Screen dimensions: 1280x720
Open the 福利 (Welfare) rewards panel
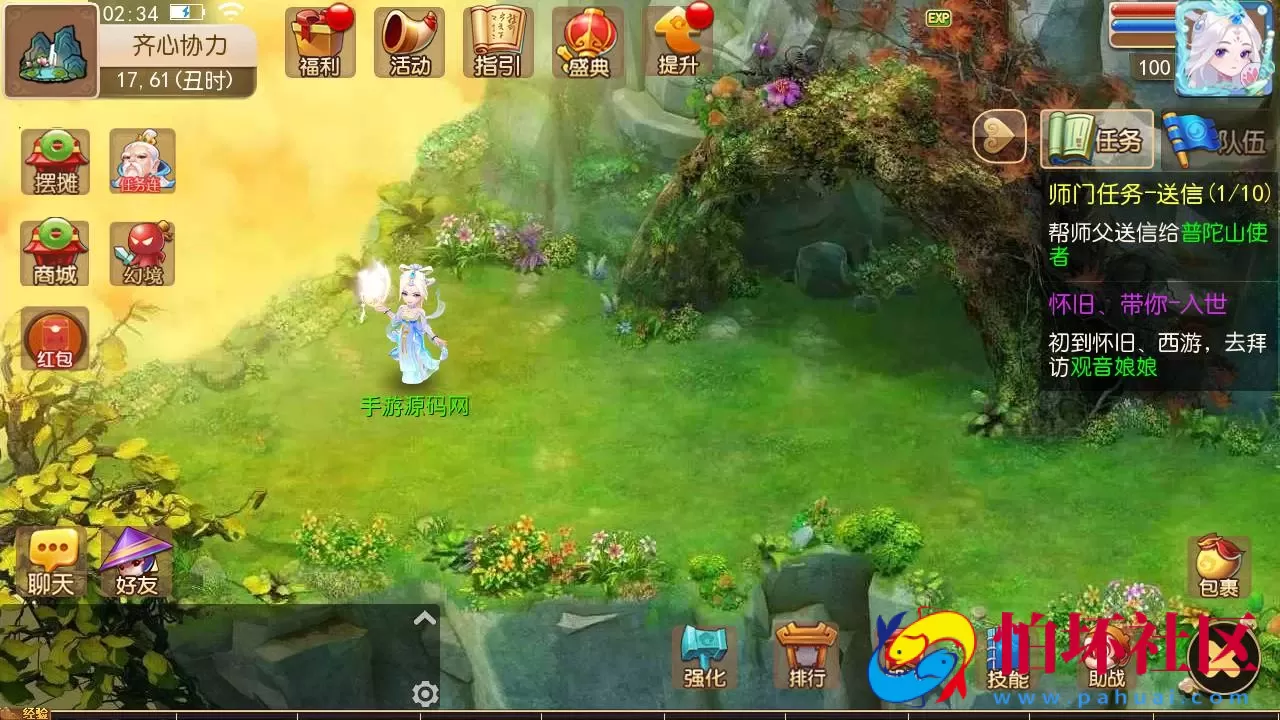click(320, 43)
